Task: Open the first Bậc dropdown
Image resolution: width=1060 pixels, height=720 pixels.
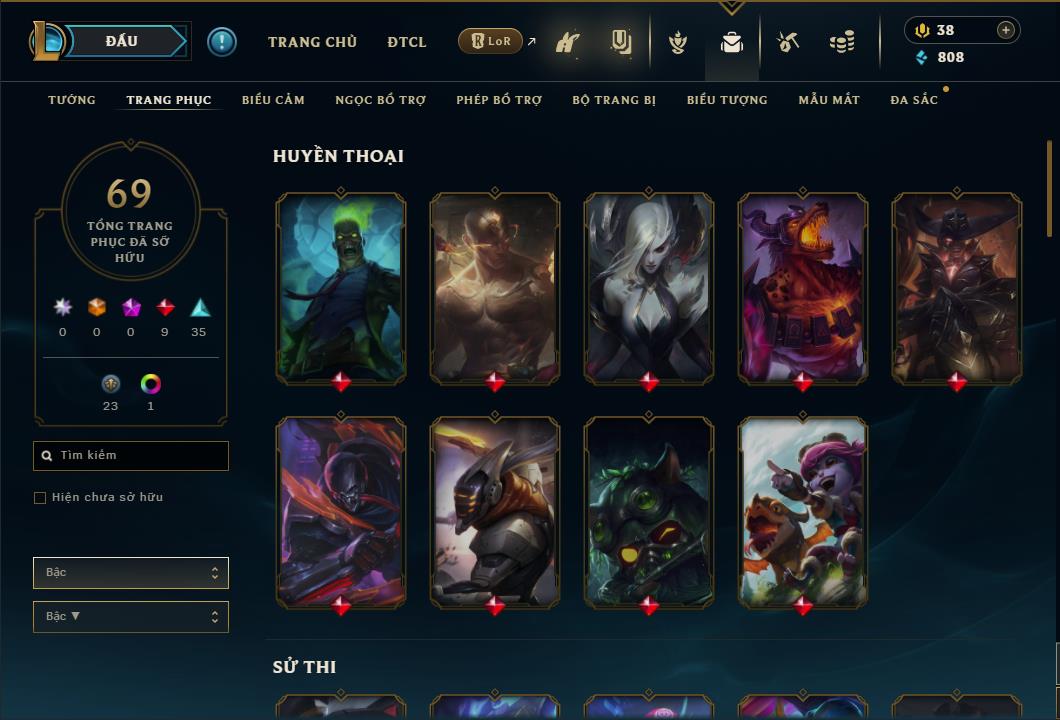Action: pos(131,573)
